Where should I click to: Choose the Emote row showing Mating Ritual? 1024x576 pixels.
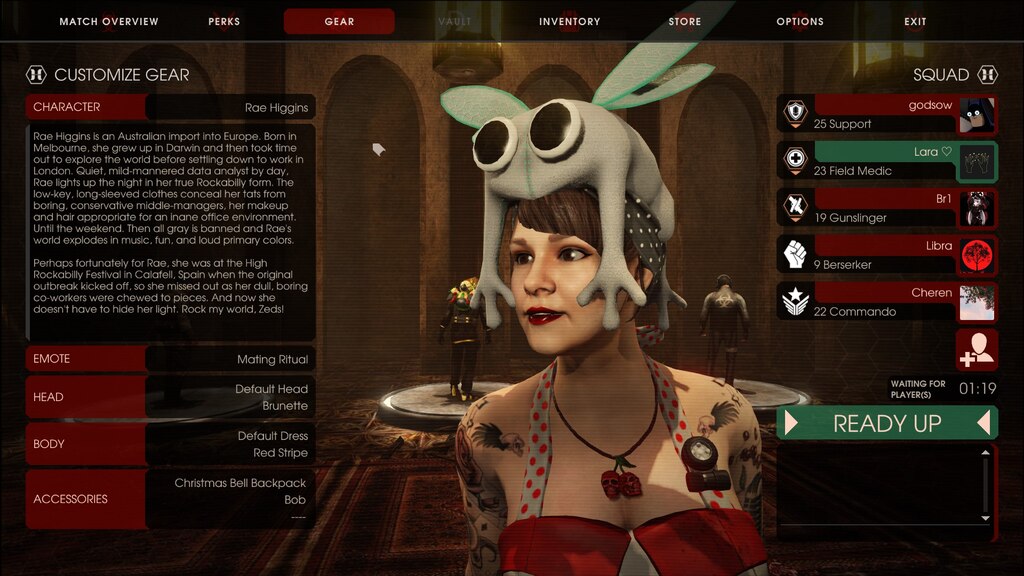tap(170, 359)
